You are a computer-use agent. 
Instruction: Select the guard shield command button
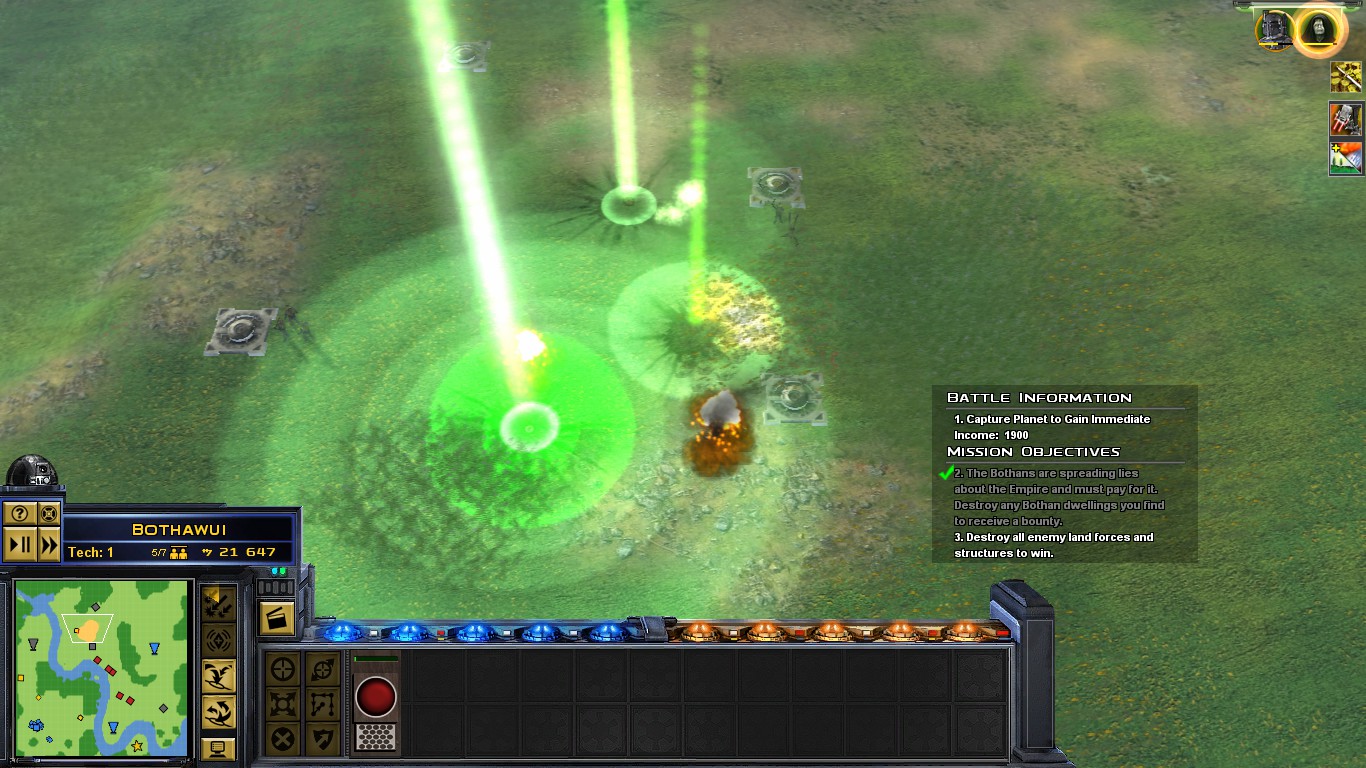pyautogui.click(x=322, y=740)
